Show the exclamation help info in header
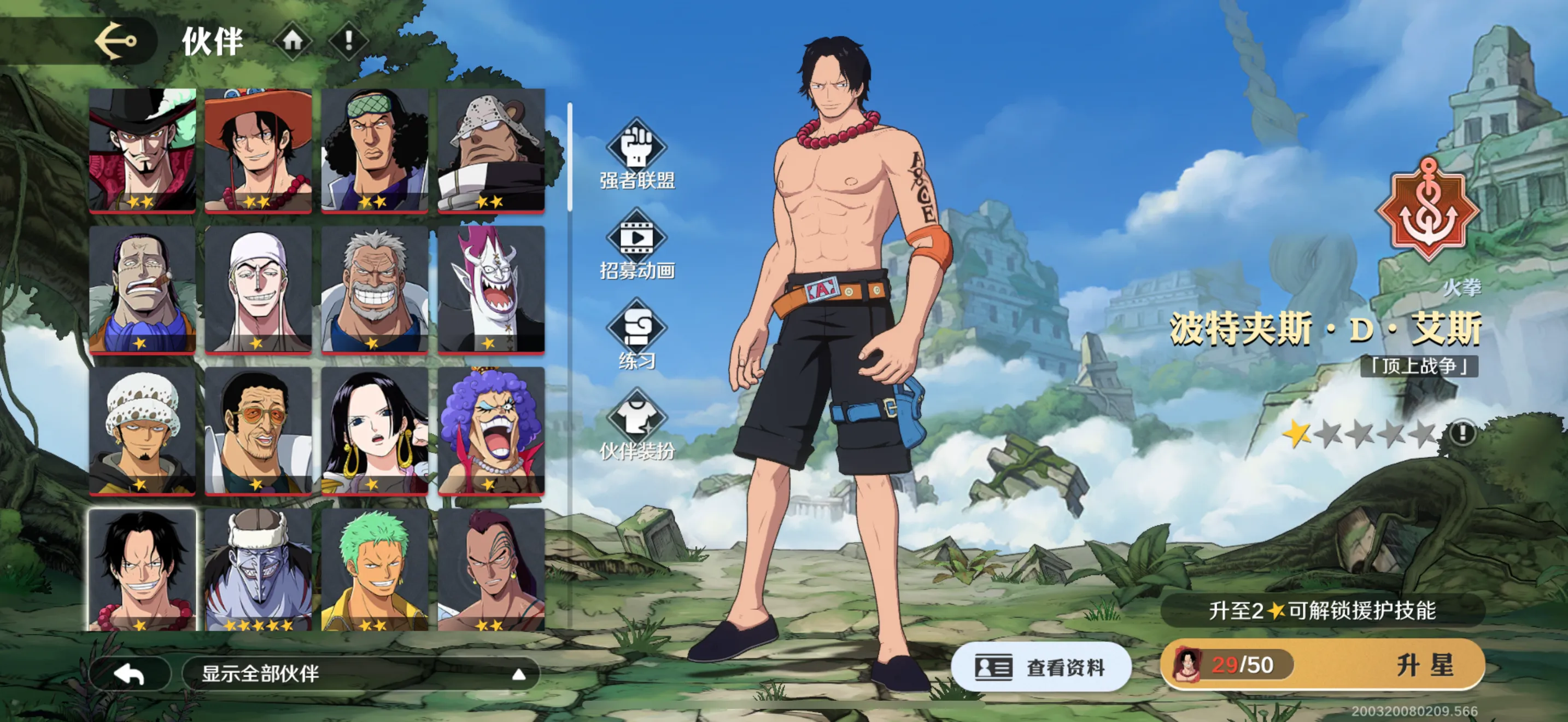The height and width of the screenshot is (722, 1568). (349, 41)
